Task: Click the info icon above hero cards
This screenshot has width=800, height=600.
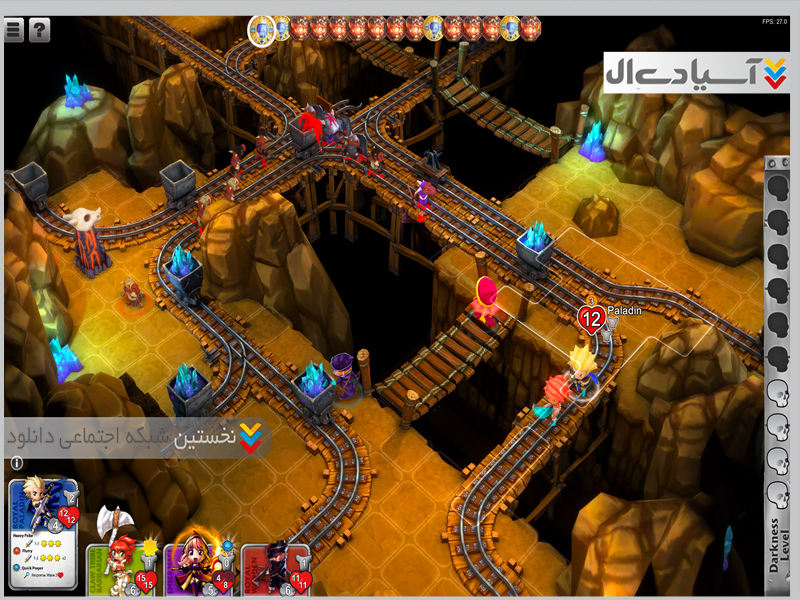Action: [x=16, y=463]
